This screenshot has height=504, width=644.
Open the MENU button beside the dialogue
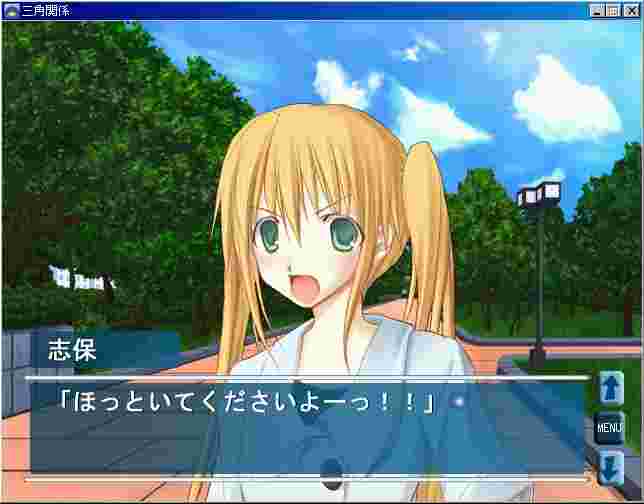pos(610,428)
